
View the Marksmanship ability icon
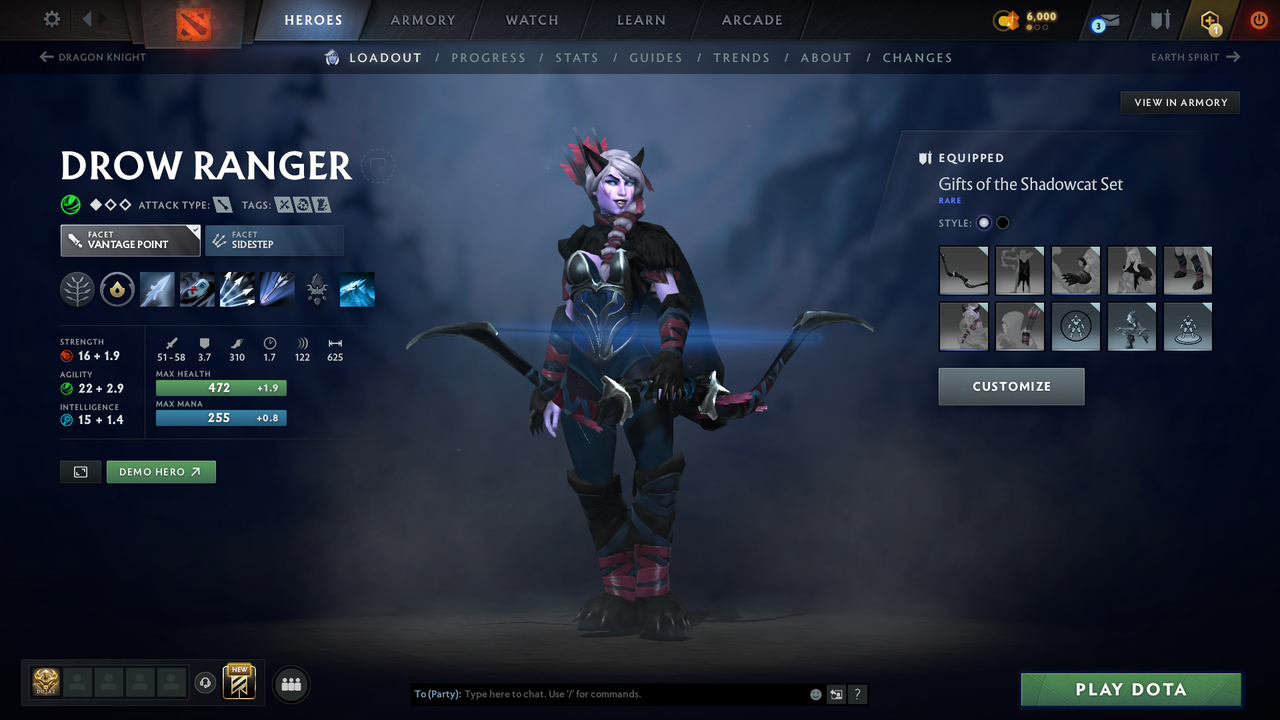pyautogui.click(x=277, y=289)
